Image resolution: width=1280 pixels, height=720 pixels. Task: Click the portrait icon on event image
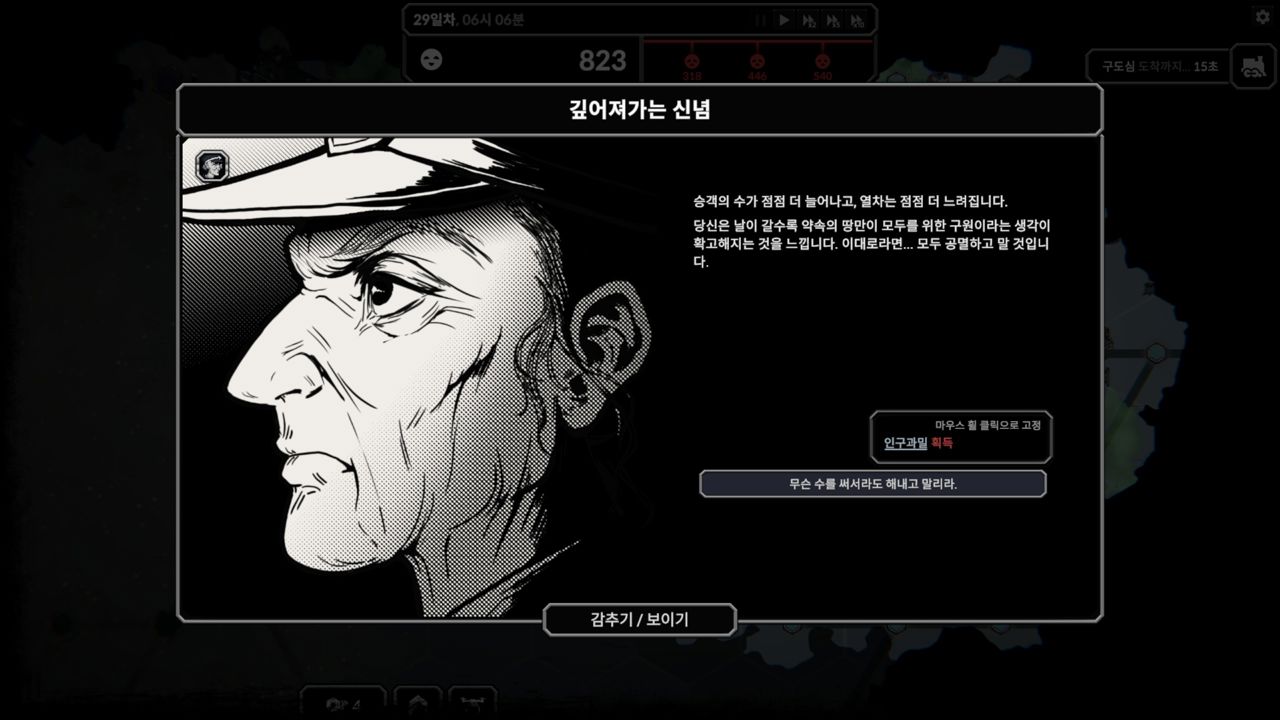211,165
